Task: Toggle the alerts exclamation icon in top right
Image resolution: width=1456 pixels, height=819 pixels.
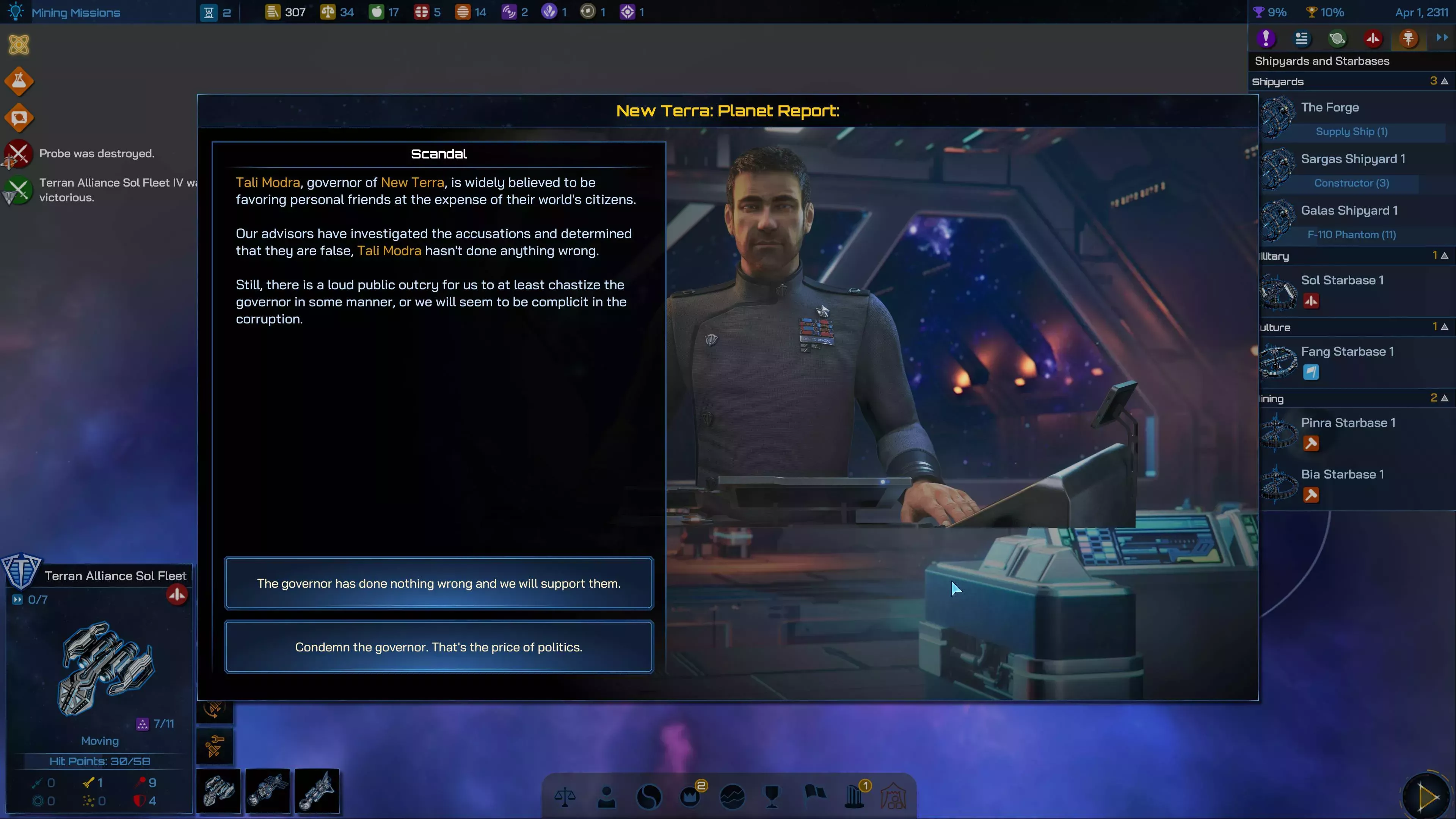Action: click(1266, 38)
